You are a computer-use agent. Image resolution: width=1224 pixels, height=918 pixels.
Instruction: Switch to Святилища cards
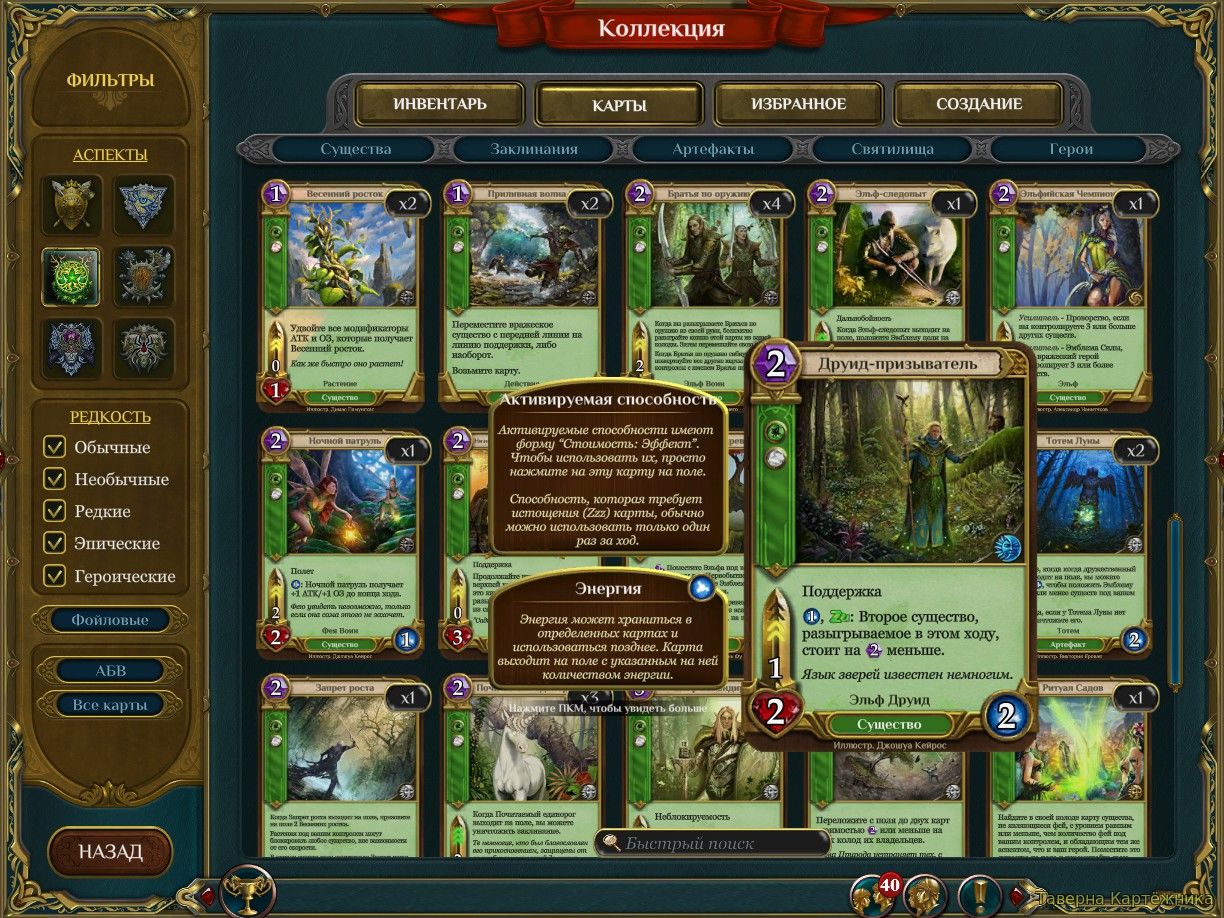[x=892, y=149]
